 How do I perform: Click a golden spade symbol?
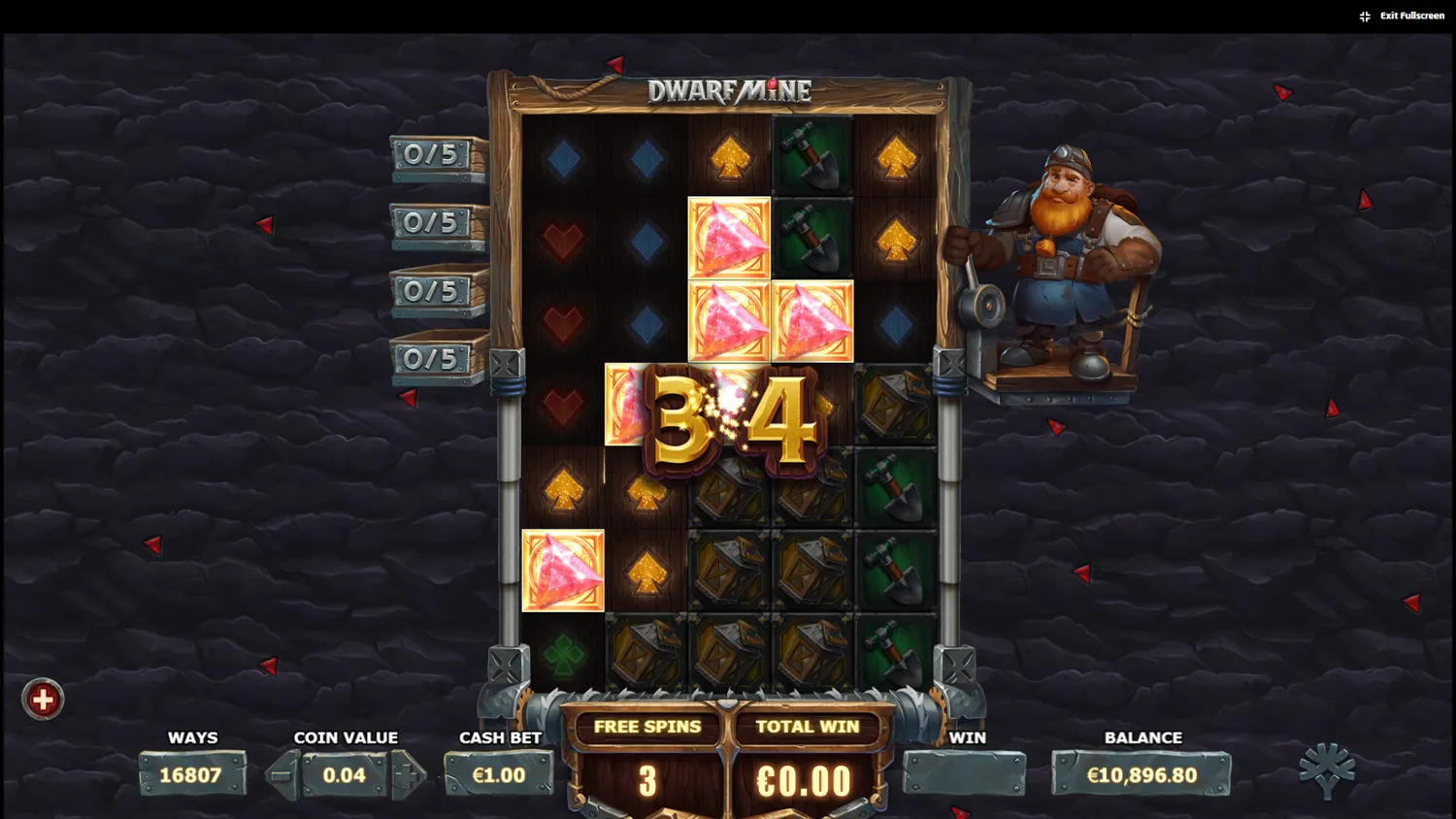[x=895, y=158]
